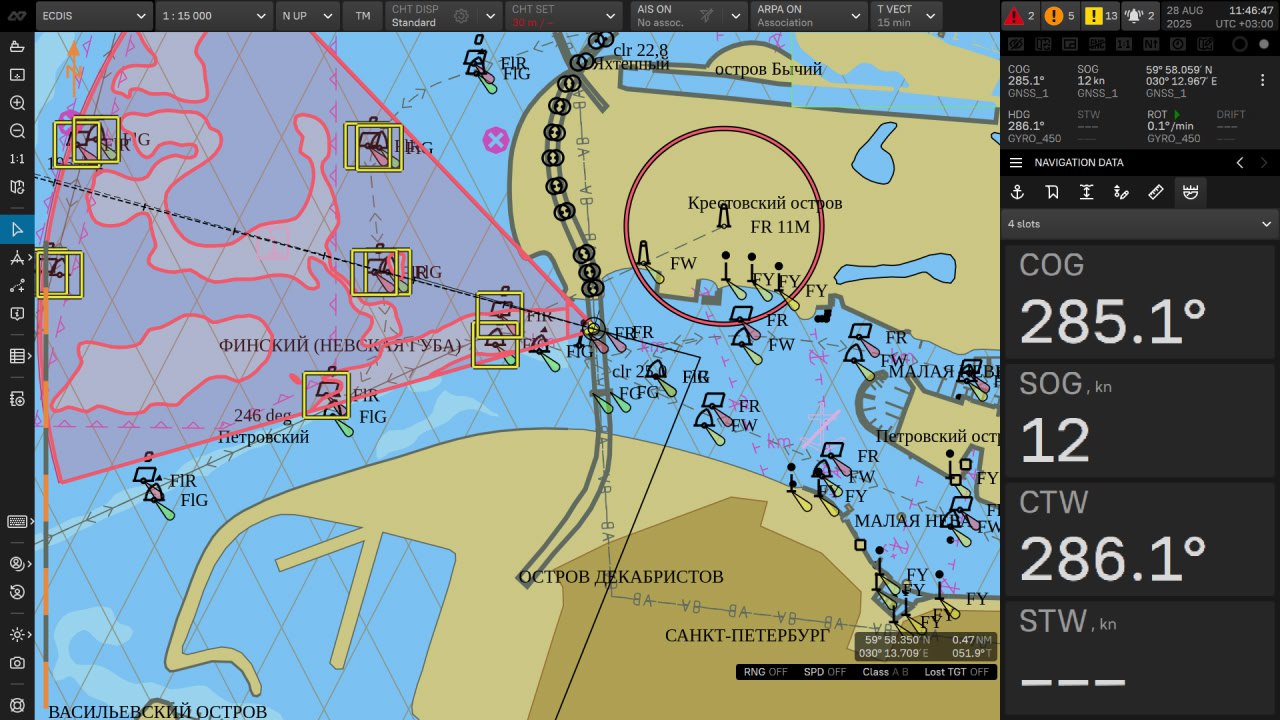Toggle the TM motion mode button

(362, 16)
